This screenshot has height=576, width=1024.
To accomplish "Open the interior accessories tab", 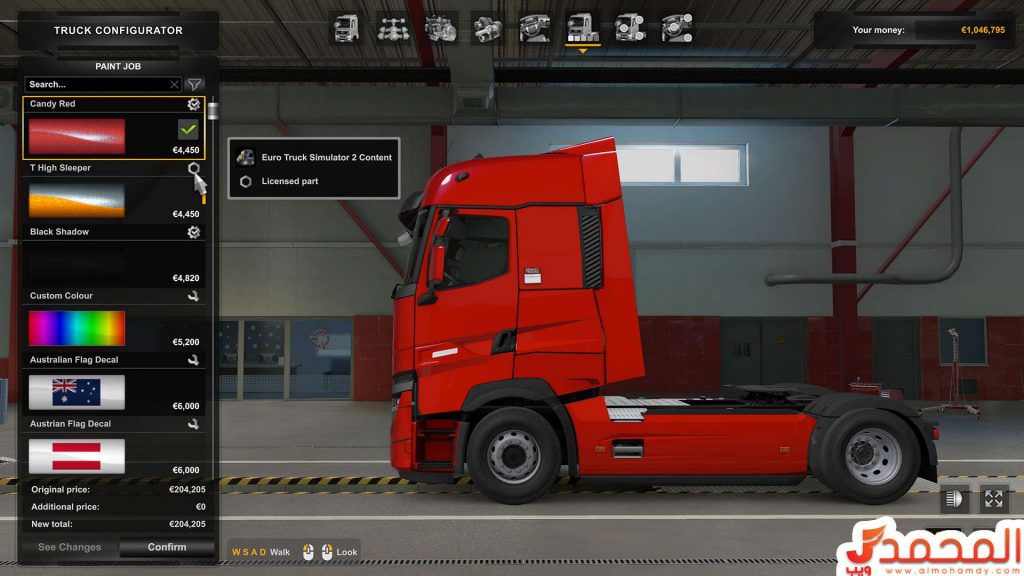I will pyautogui.click(x=677, y=27).
